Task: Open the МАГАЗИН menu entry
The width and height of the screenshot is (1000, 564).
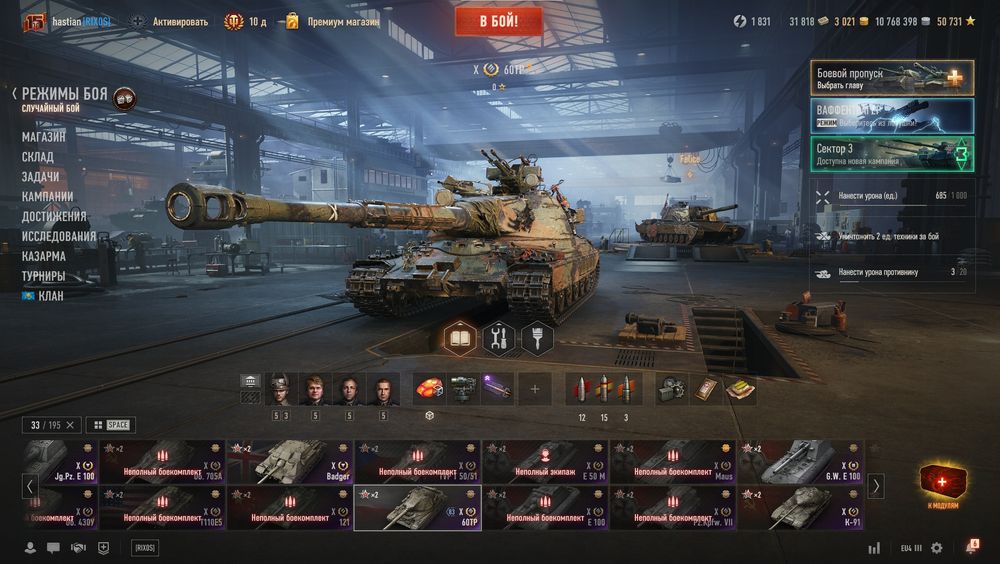Action: (44, 137)
